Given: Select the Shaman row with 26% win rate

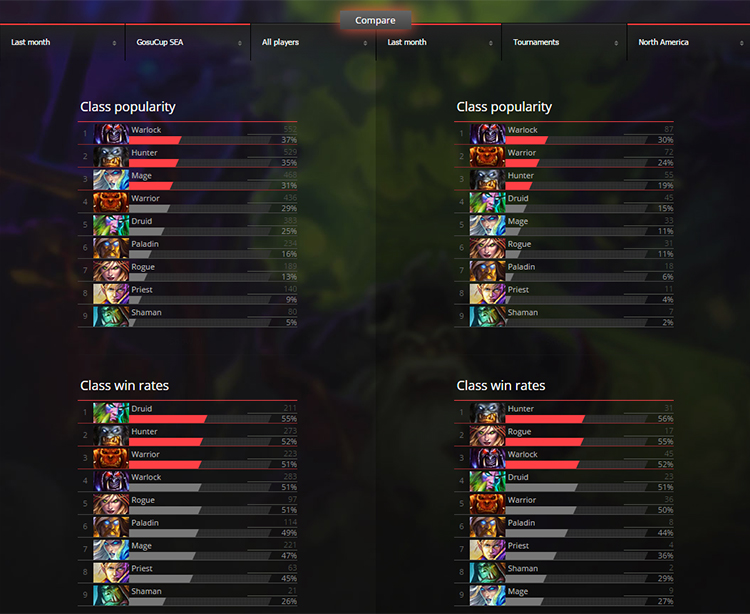Looking at the screenshot, I should click(188, 595).
